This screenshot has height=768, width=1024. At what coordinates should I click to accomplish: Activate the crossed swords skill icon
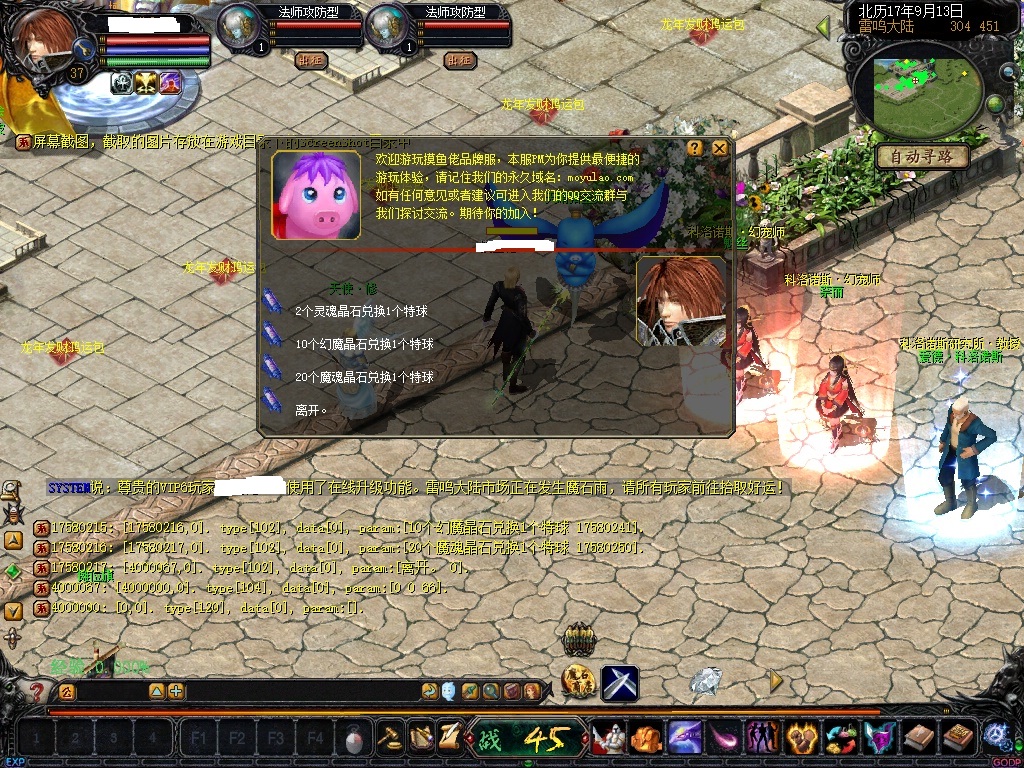619,683
